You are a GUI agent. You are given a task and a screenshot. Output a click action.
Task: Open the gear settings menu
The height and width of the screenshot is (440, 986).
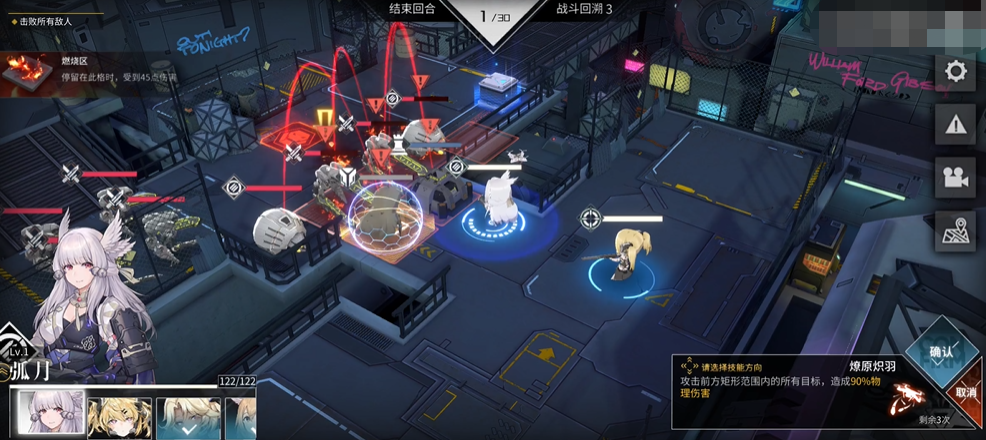click(x=955, y=73)
